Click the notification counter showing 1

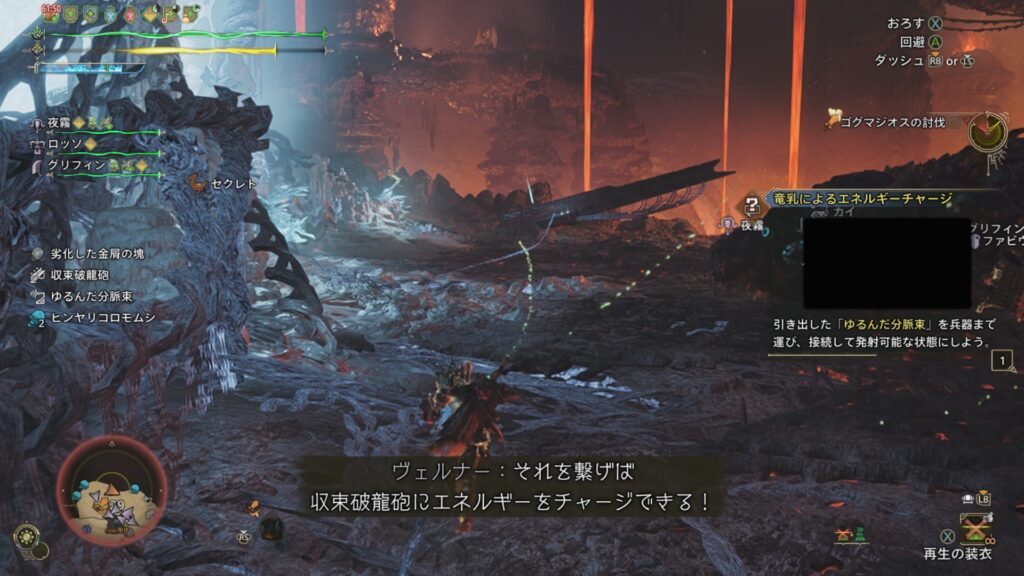[x=1003, y=361]
